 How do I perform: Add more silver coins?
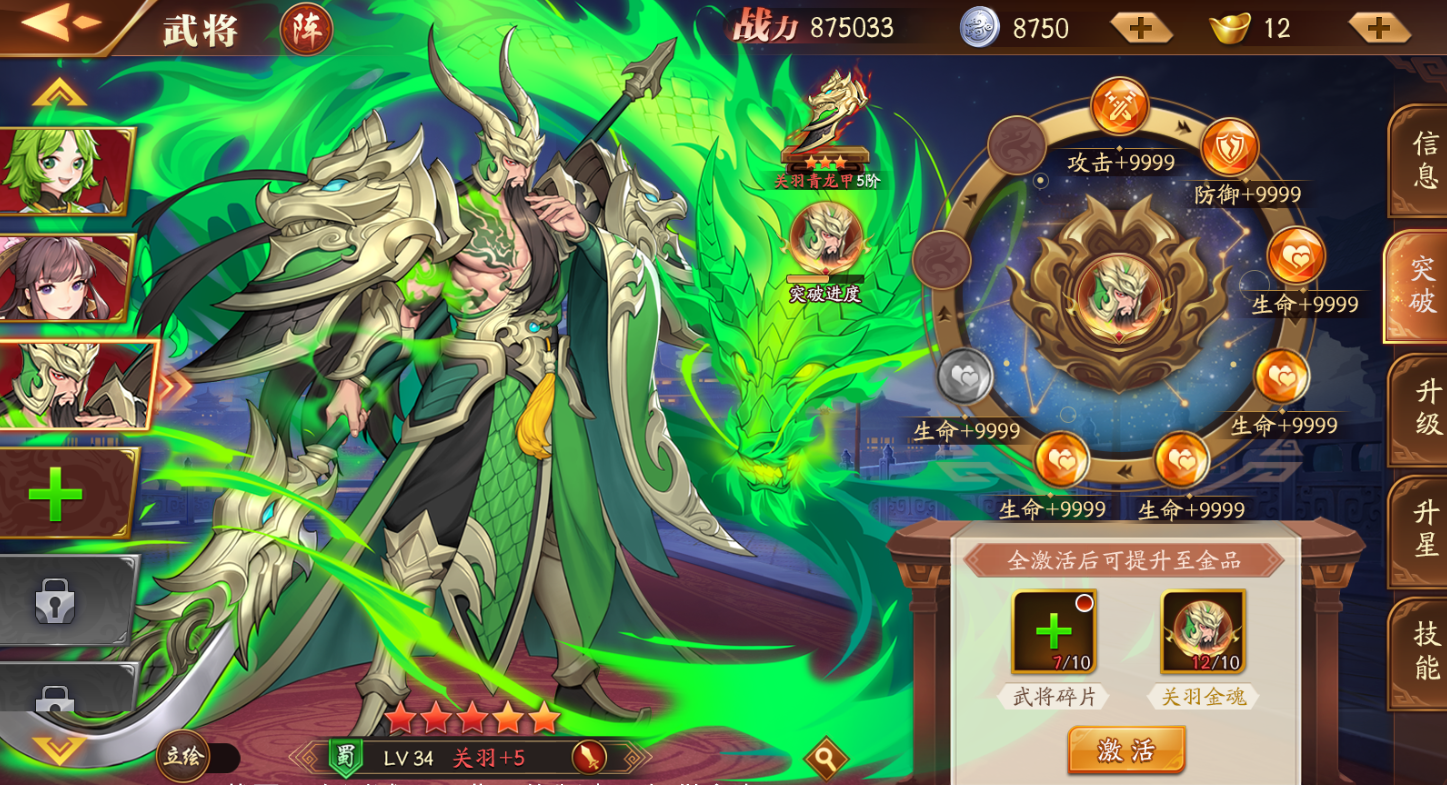pyautogui.click(x=1140, y=28)
